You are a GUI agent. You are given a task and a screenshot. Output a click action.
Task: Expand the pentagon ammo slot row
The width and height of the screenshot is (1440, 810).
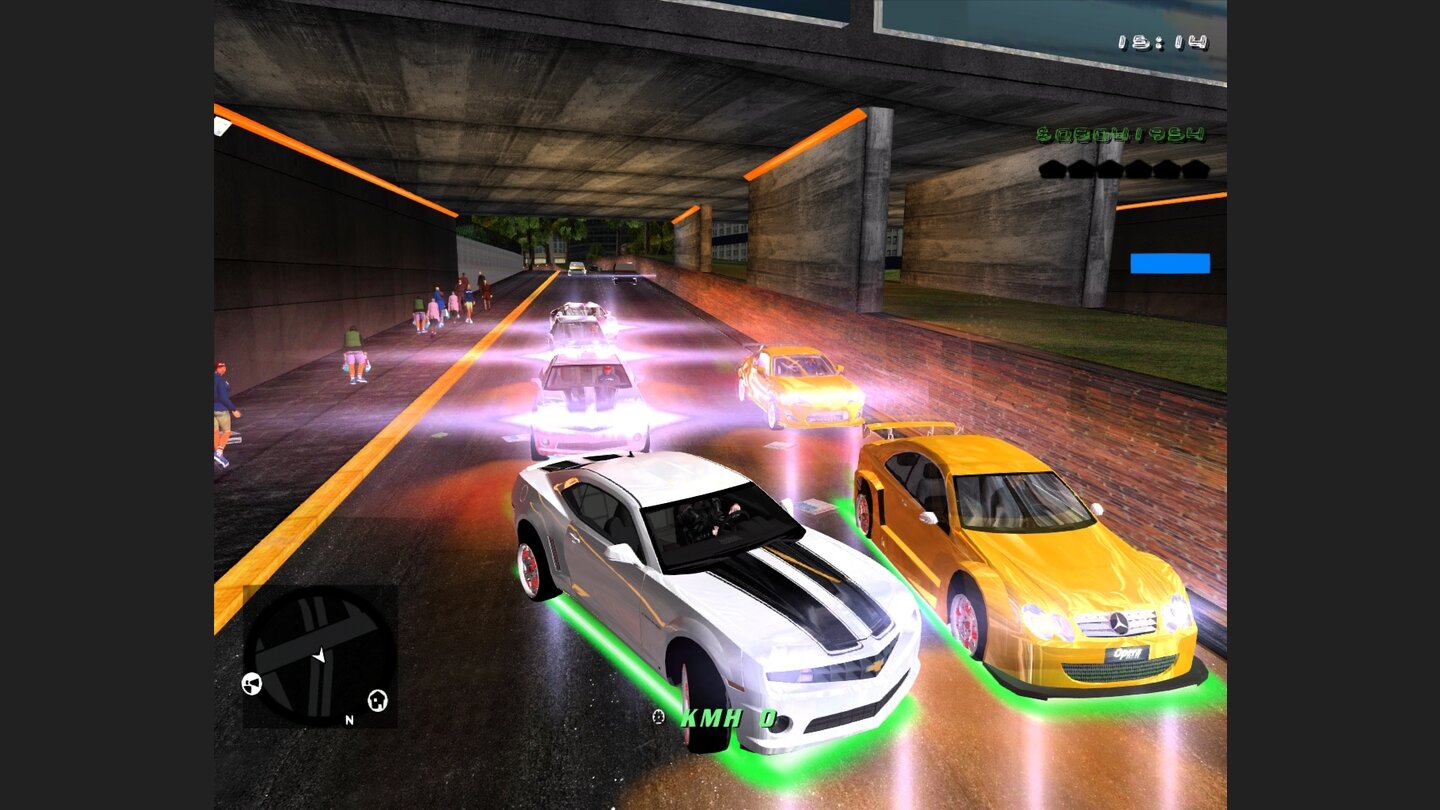coord(1123,169)
